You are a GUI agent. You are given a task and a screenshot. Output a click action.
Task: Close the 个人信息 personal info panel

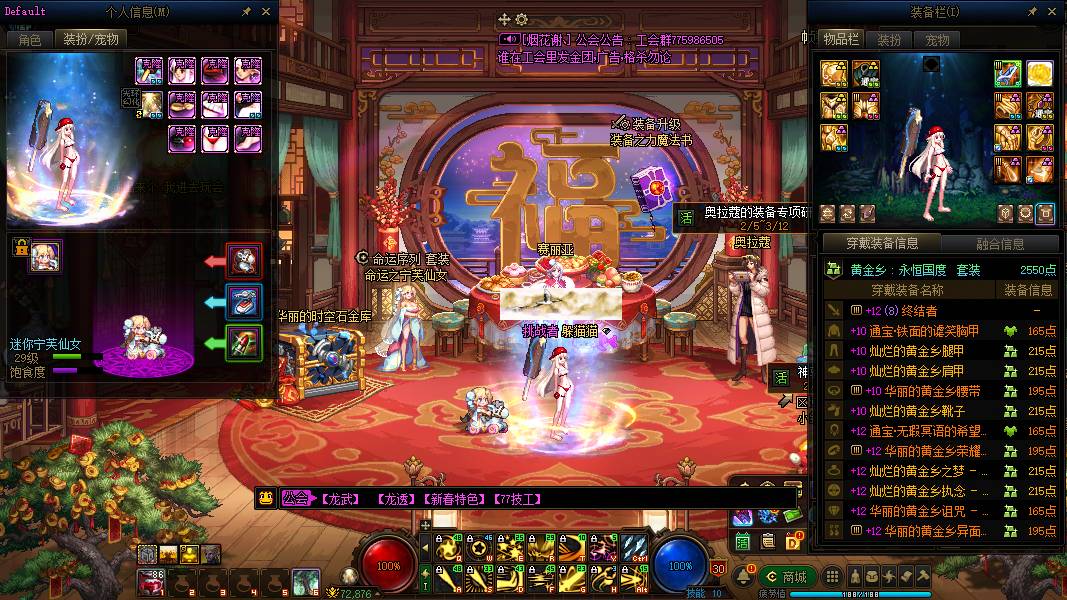pos(266,12)
